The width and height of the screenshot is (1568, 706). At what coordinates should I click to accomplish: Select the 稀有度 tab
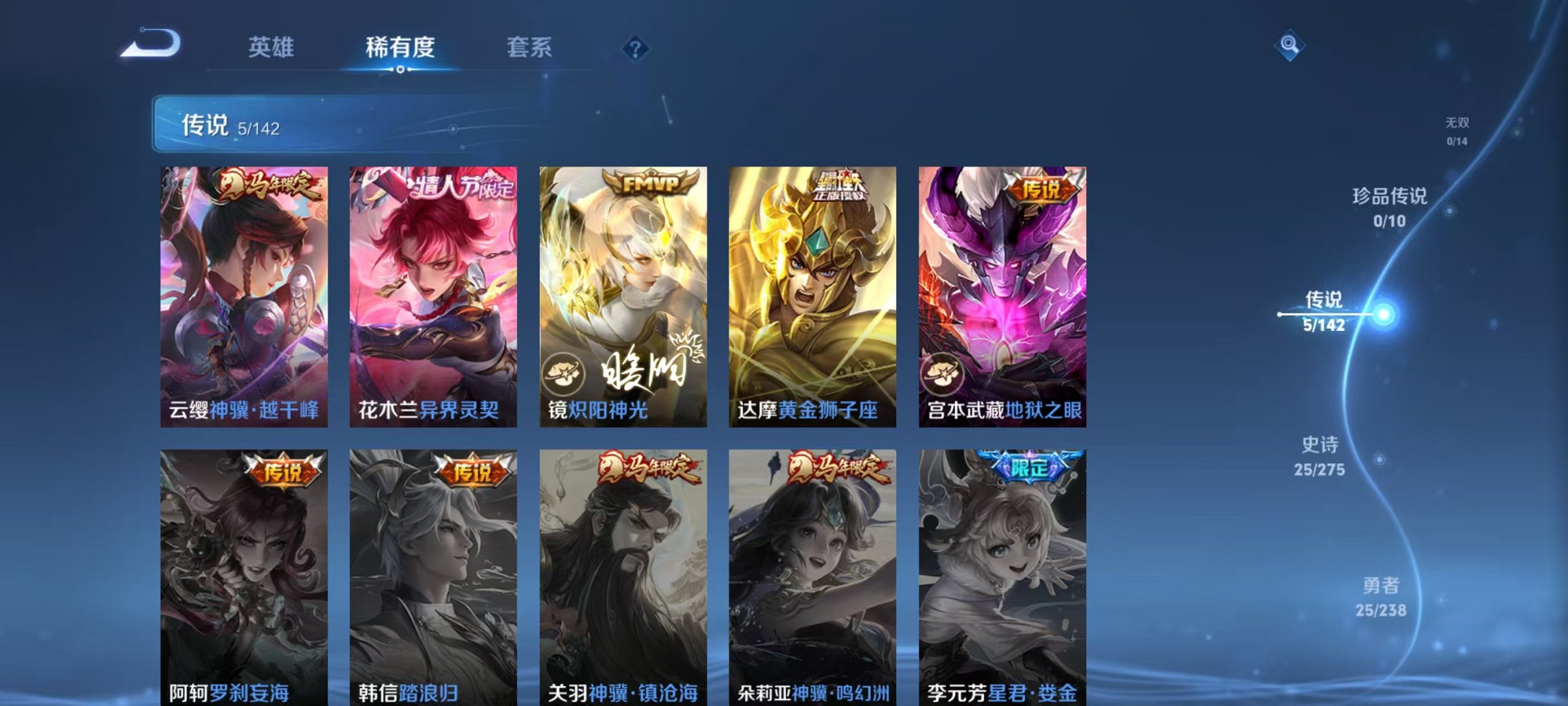click(x=398, y=47)
